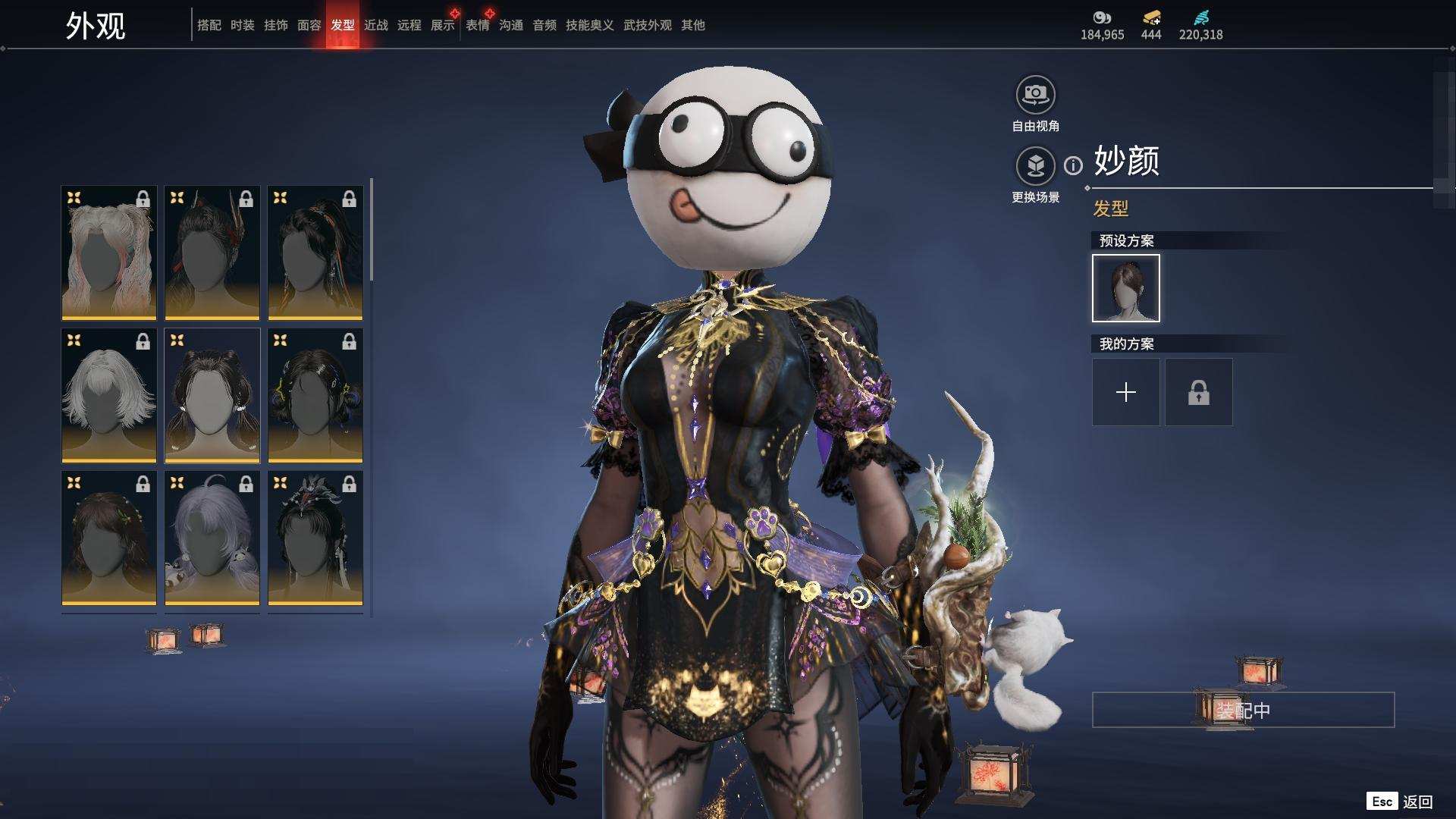Screen dimensions: 1456x819
Task: Click the 更换场景 scene button
Action: pyautogui.click(x=1035, y=166)
